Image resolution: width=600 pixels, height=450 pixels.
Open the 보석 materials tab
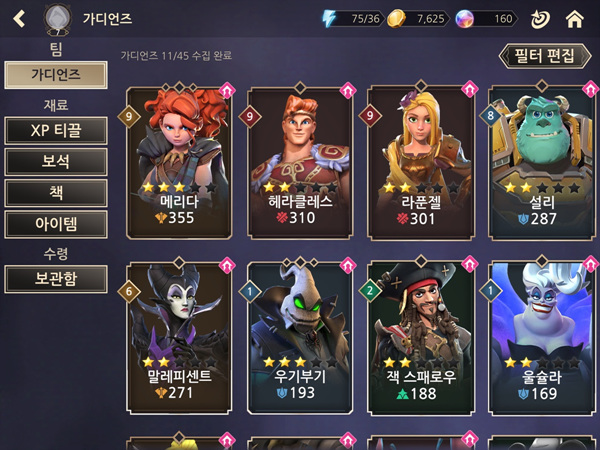(55, 162)
